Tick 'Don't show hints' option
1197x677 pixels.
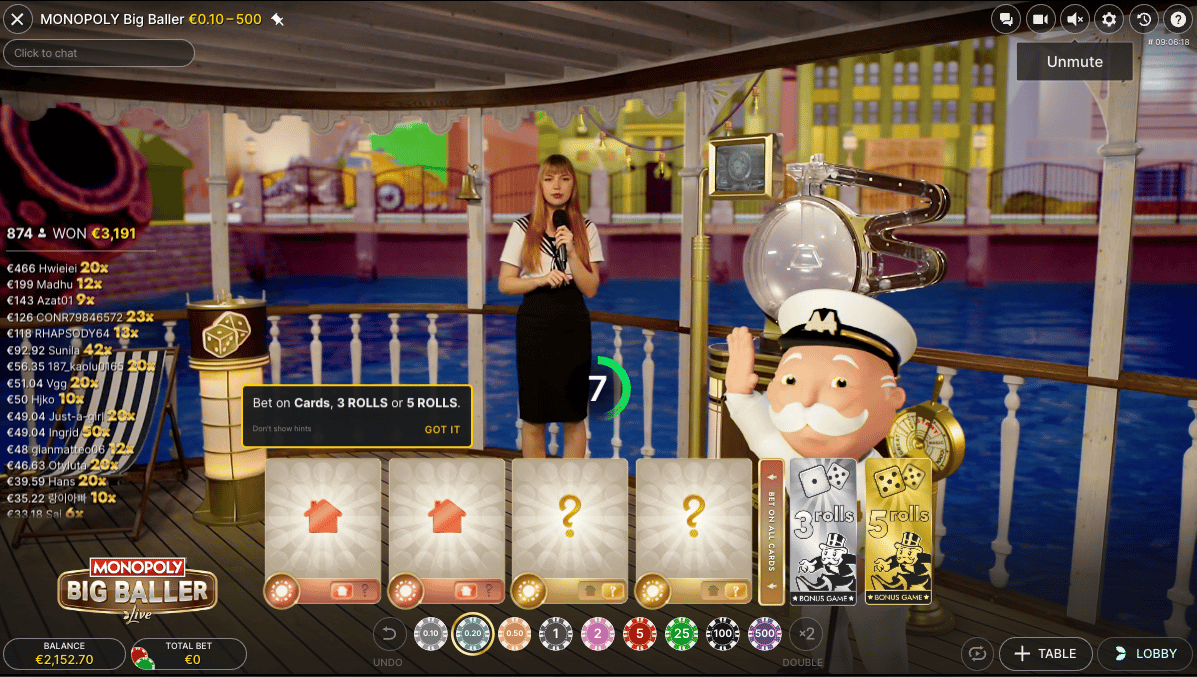point(281,430)
